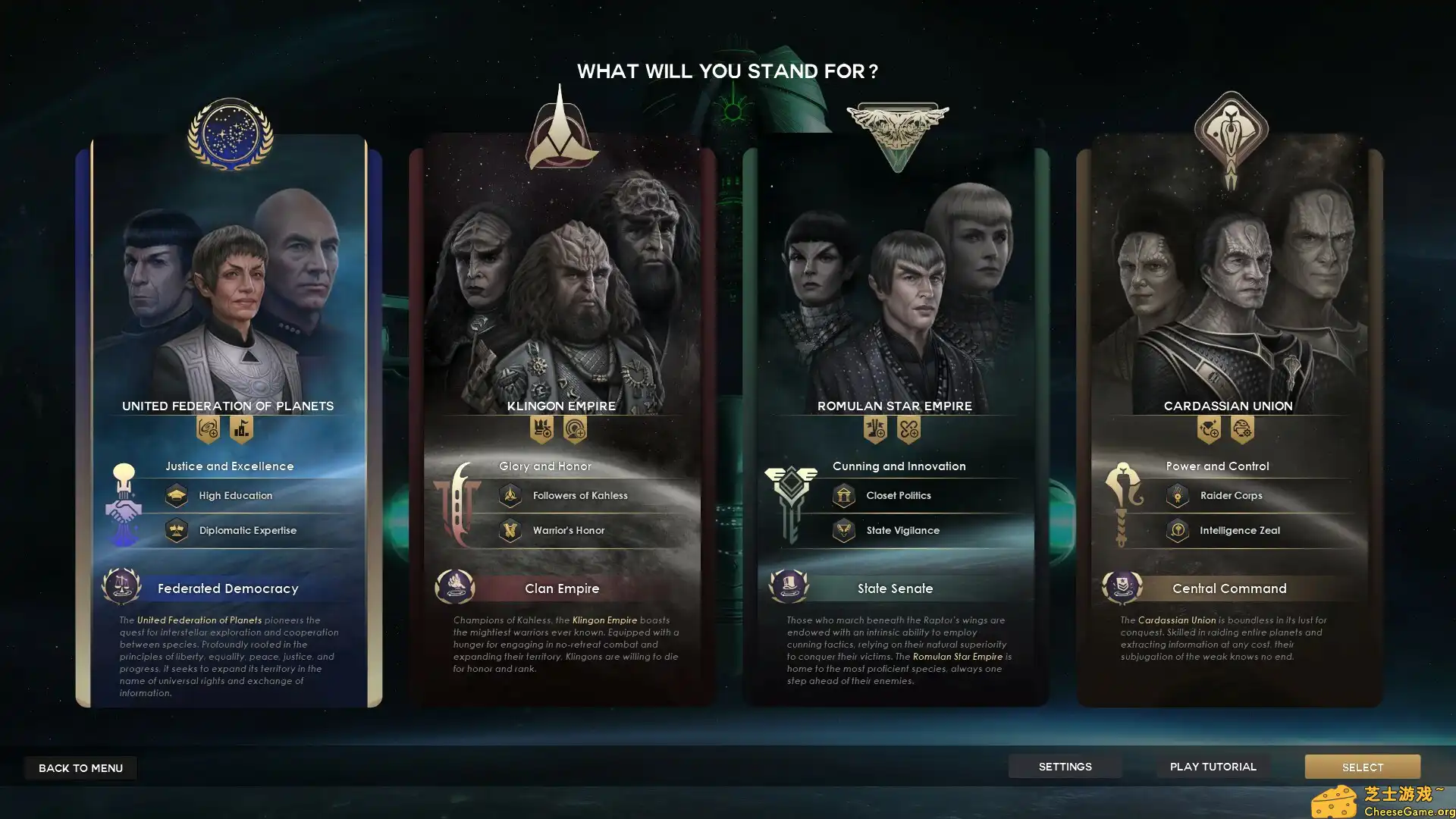
Task: Click the Federated Democracy government entry
Action: click(x=227, y=588)
